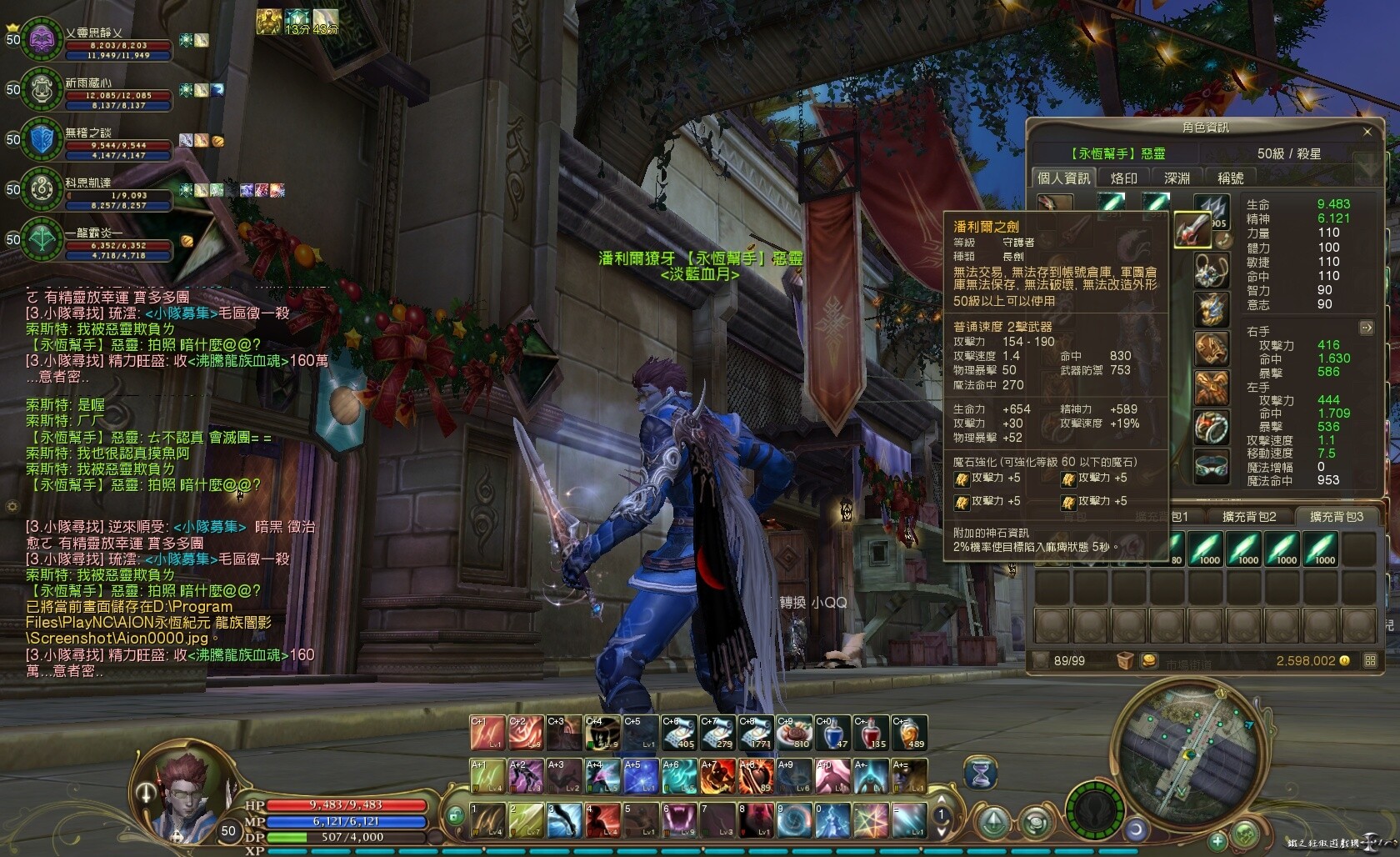Select the 稱號 tab
The height and width of the screenshot is (857, 1400).
(1230, 178)
